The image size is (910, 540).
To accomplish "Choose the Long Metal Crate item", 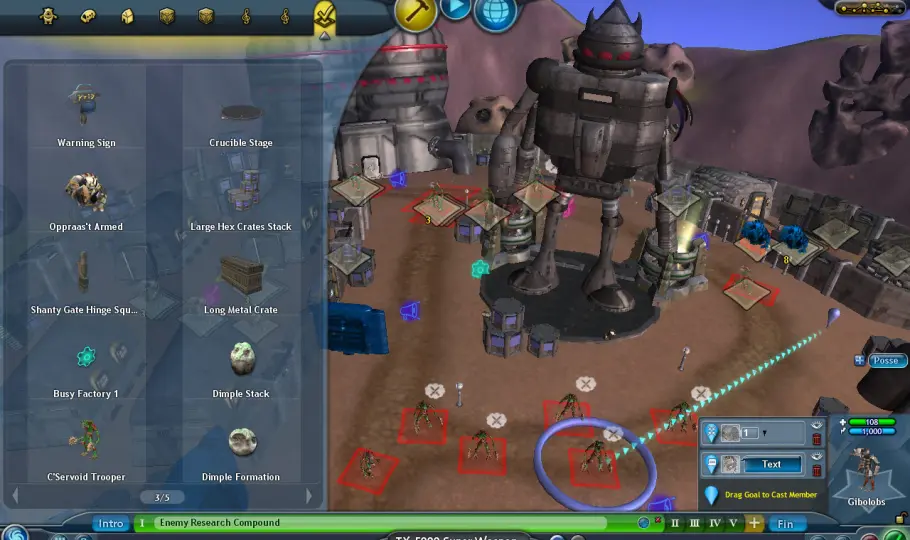I will 240,275.
